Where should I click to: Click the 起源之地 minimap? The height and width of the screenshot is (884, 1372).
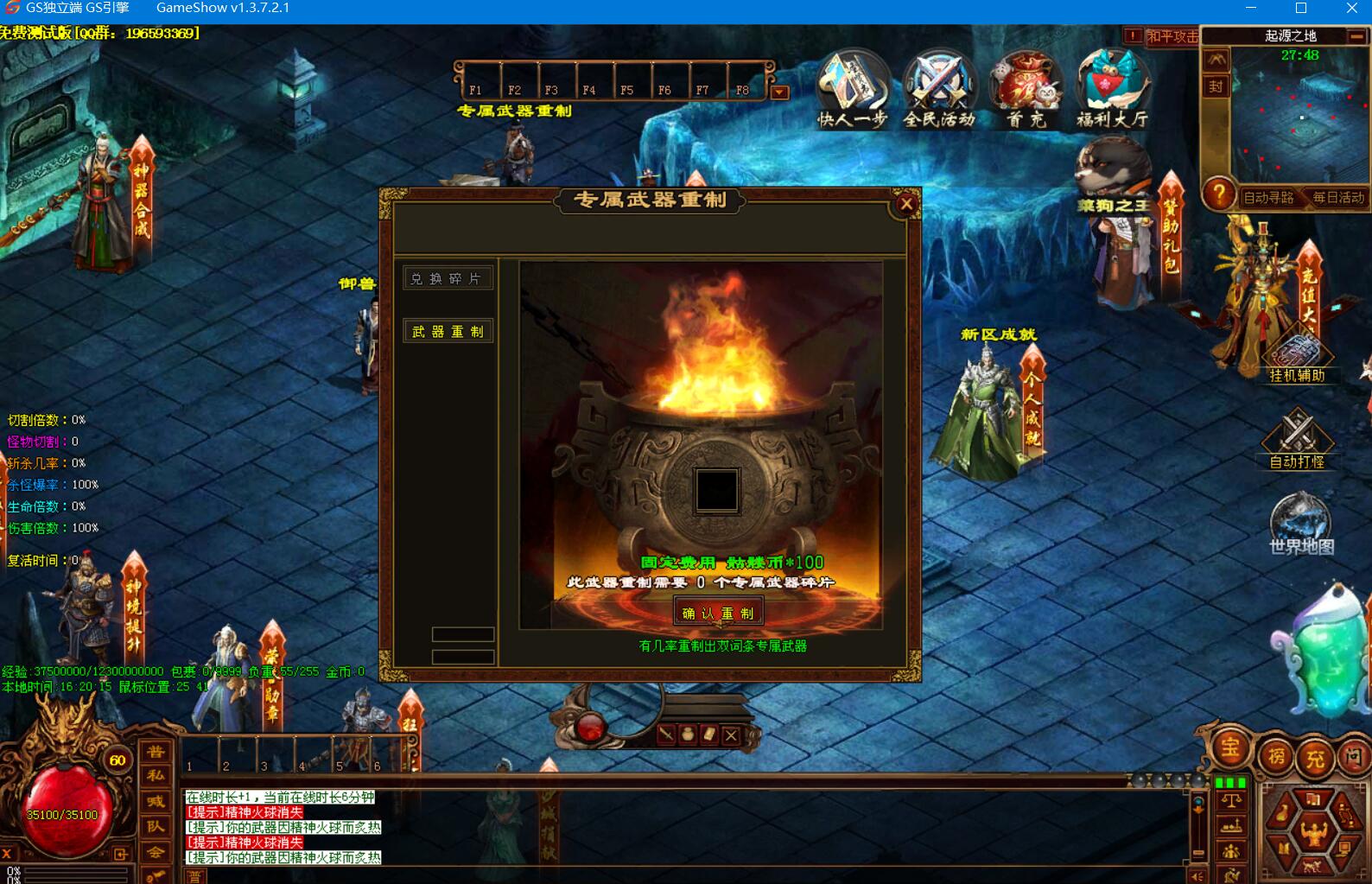(x=1300, y=117)
